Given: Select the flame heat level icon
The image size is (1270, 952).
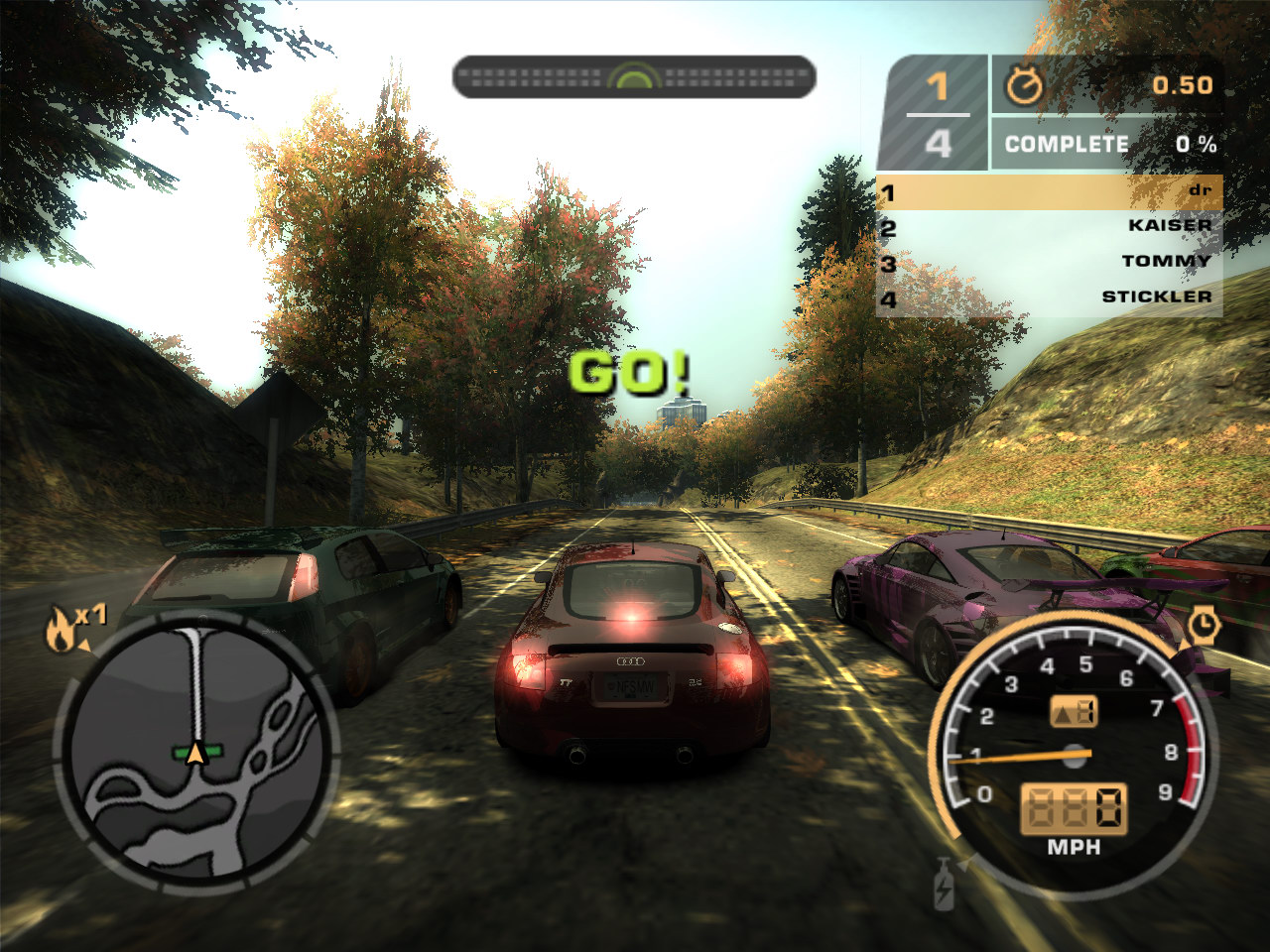Looking at the screenshot, I should (60, 630).
